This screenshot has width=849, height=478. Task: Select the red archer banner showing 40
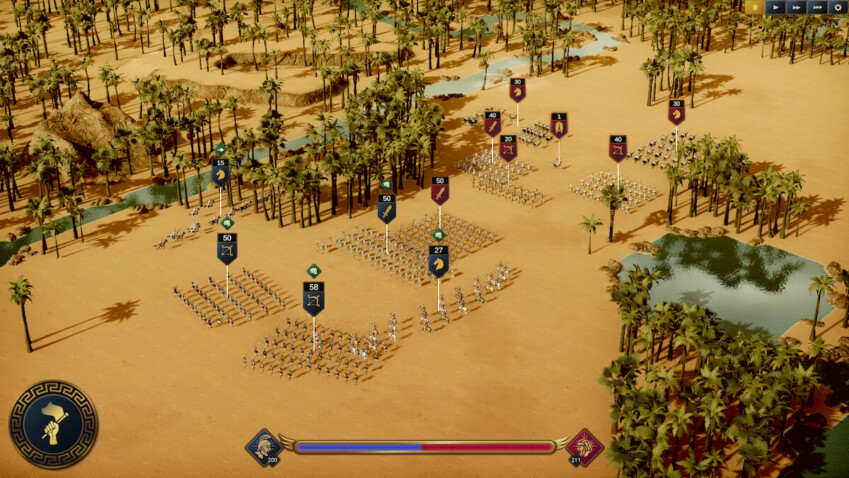pos(617,148)
